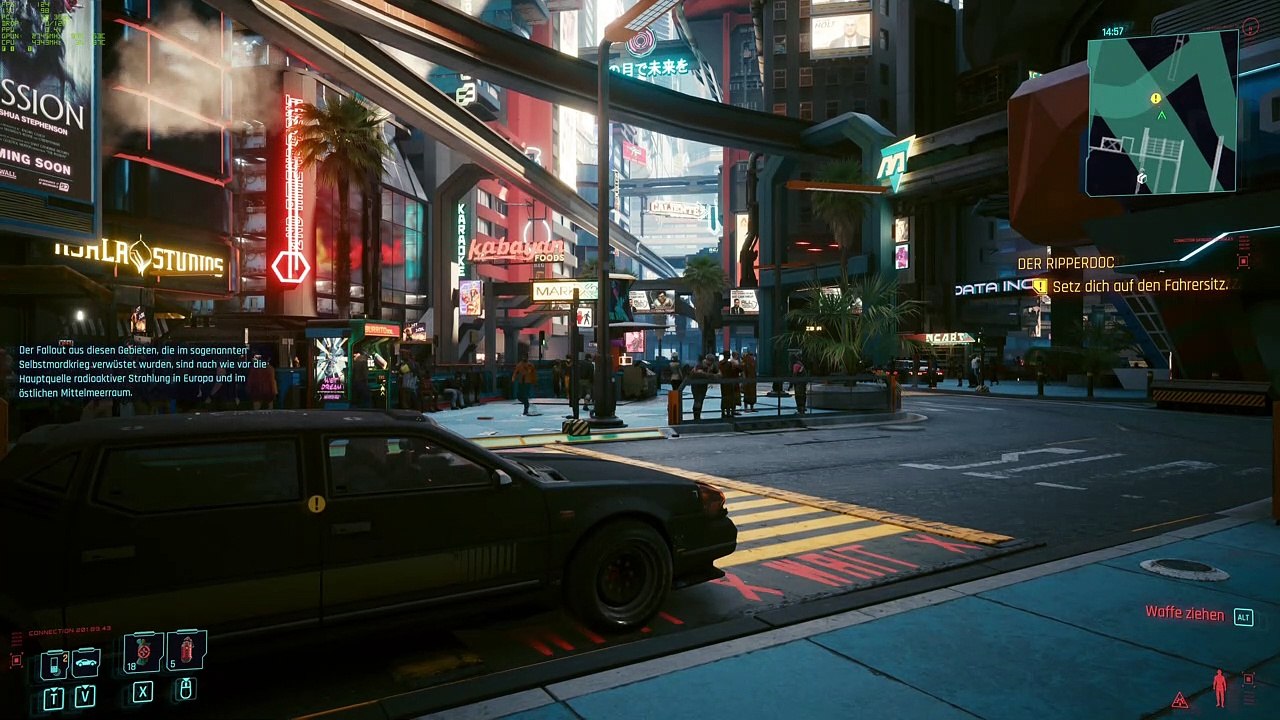Click the red warning triangle icon

point(1180,700)
